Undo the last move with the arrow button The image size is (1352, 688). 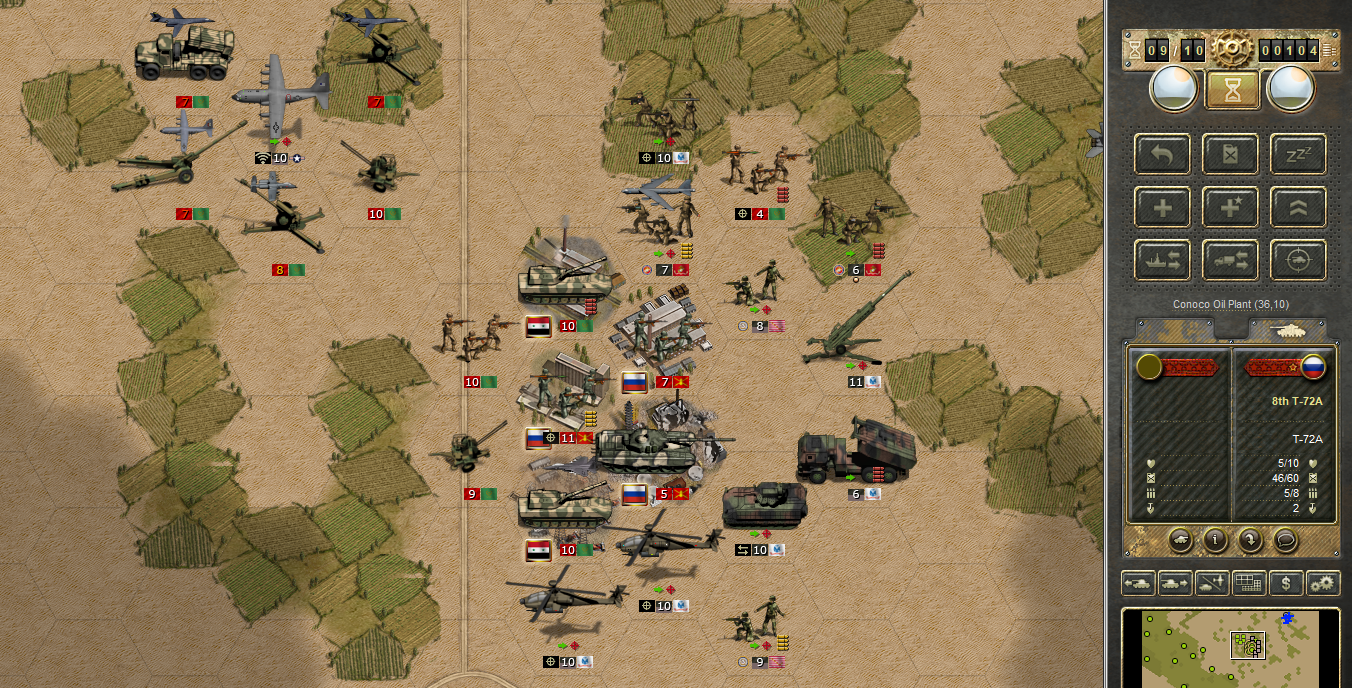click(x=1162, y=154)
